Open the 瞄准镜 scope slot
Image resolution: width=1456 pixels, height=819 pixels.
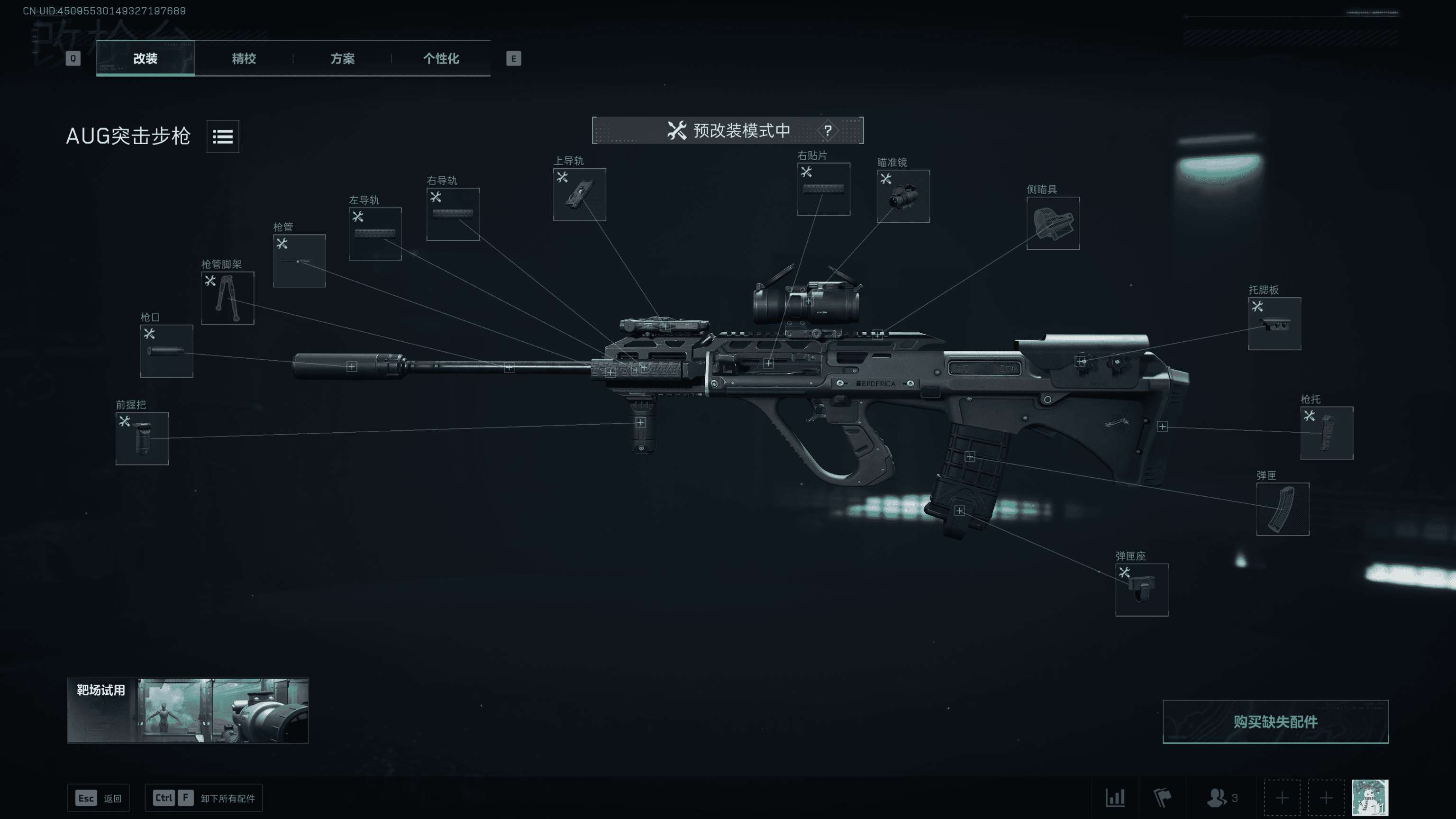[x=902, y=196]
